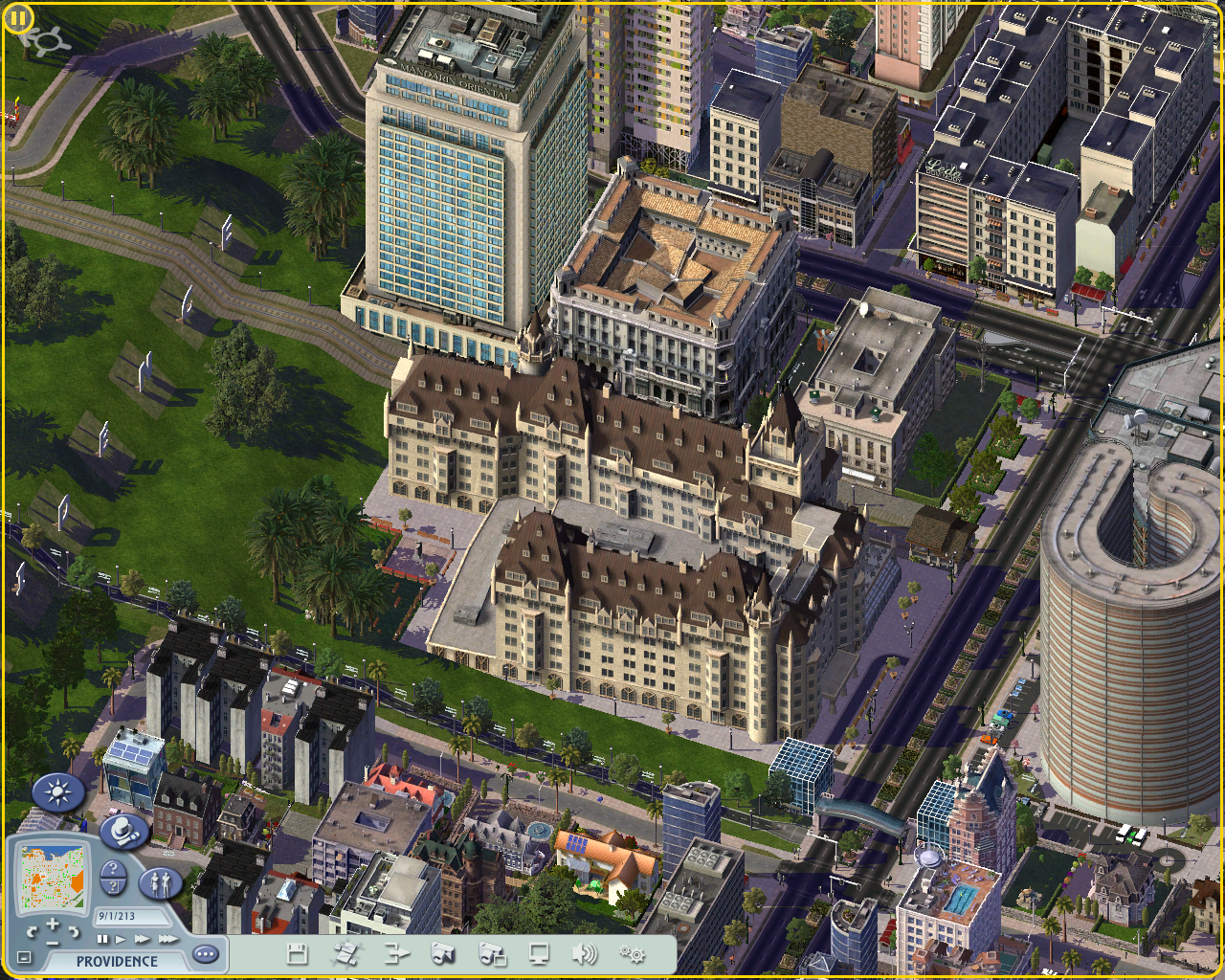Open Mayor Mode top hat button
This screenshot has width=1225, height=980.
tap(122, 832)
